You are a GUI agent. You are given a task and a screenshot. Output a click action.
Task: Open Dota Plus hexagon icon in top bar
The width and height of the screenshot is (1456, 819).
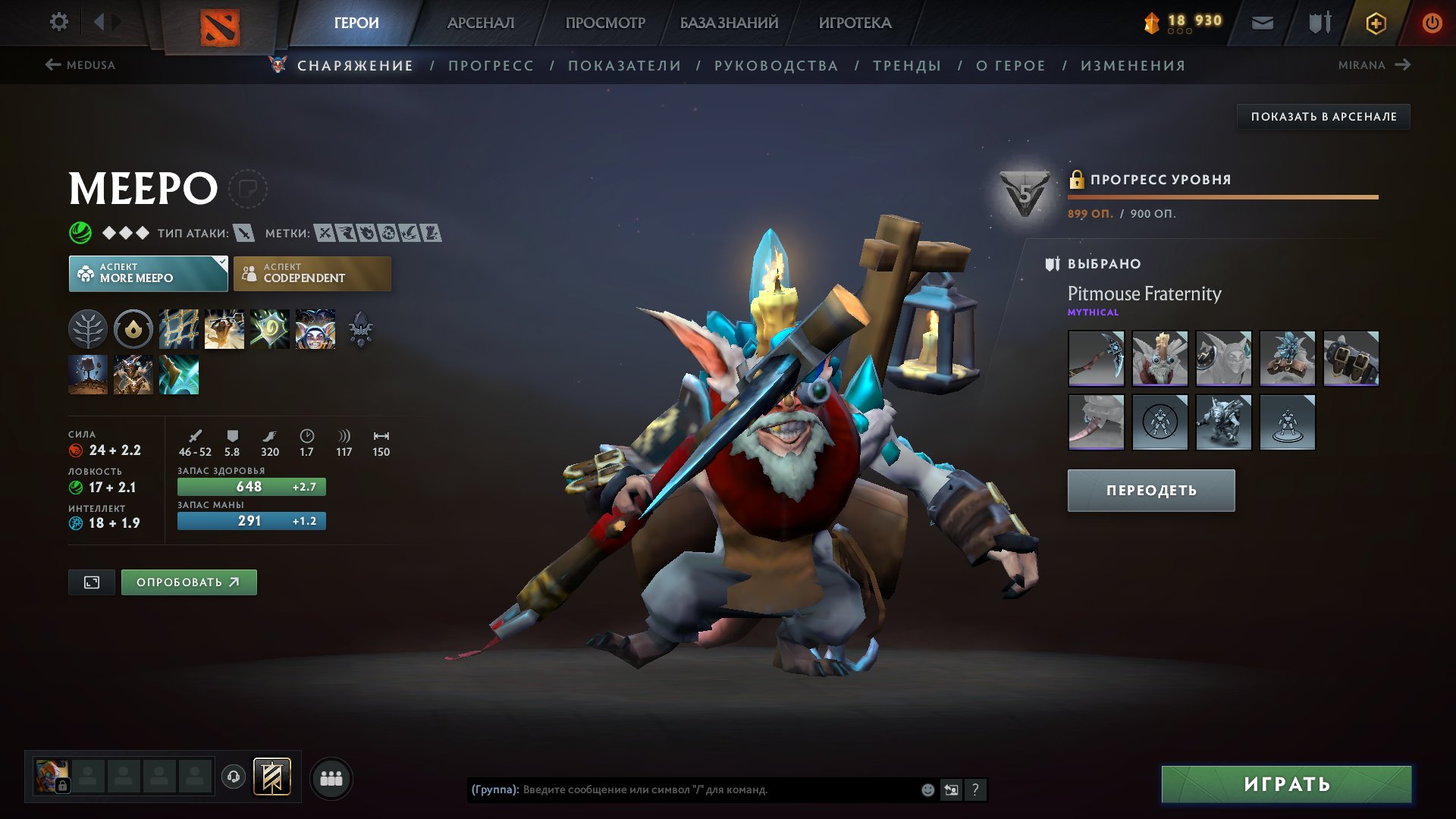click(x=1375, y=23)
